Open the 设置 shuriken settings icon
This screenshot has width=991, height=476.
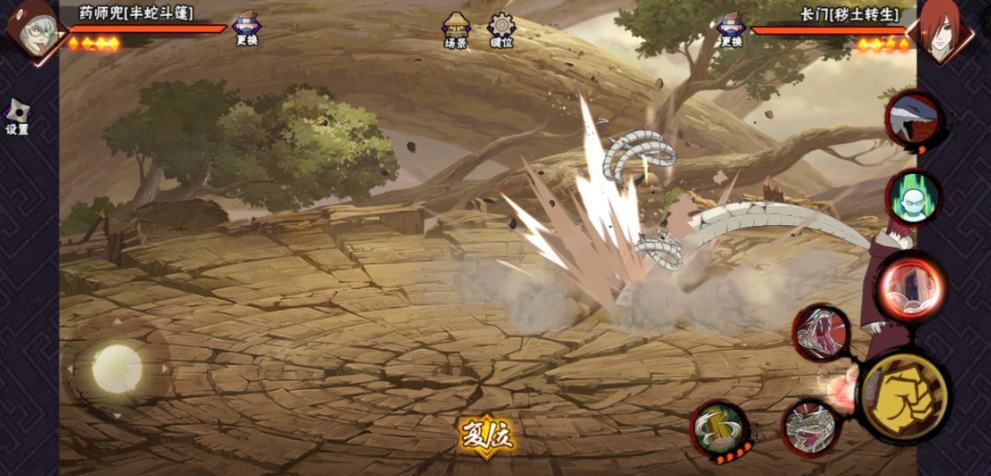(x=17, y=115)
